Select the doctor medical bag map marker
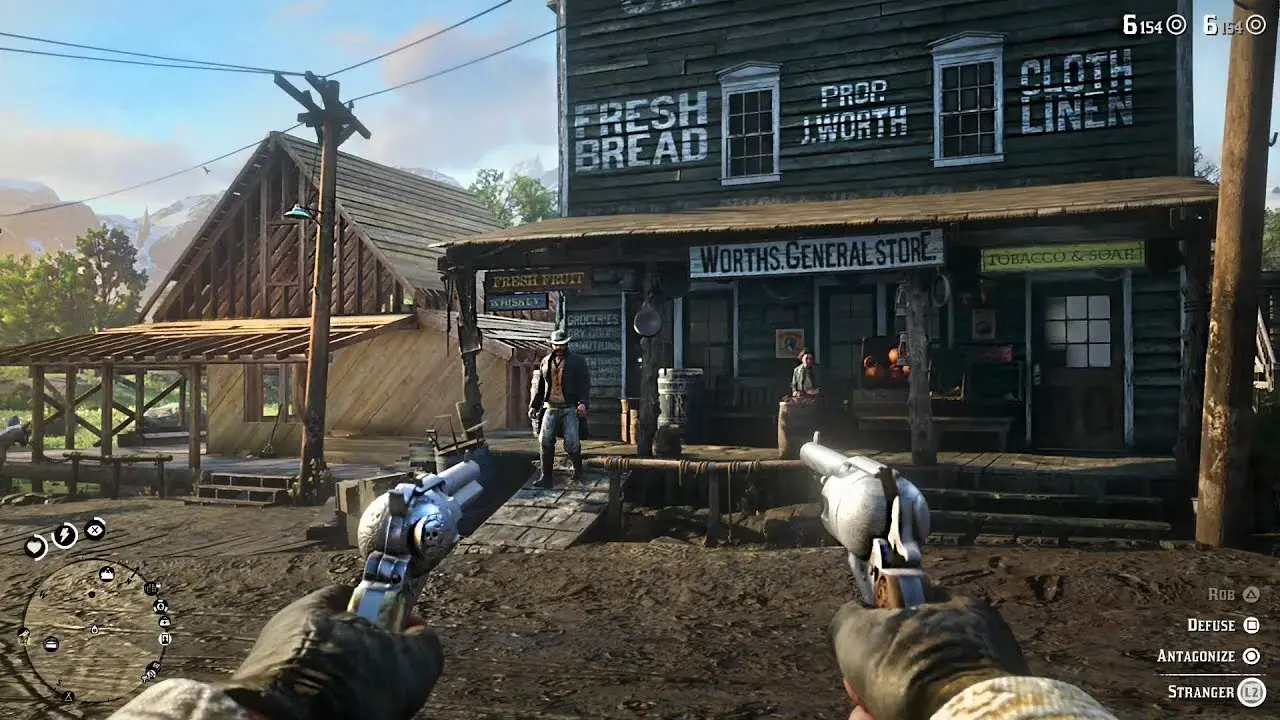Screen dimensions: 1280x720 tap(165, 621)
